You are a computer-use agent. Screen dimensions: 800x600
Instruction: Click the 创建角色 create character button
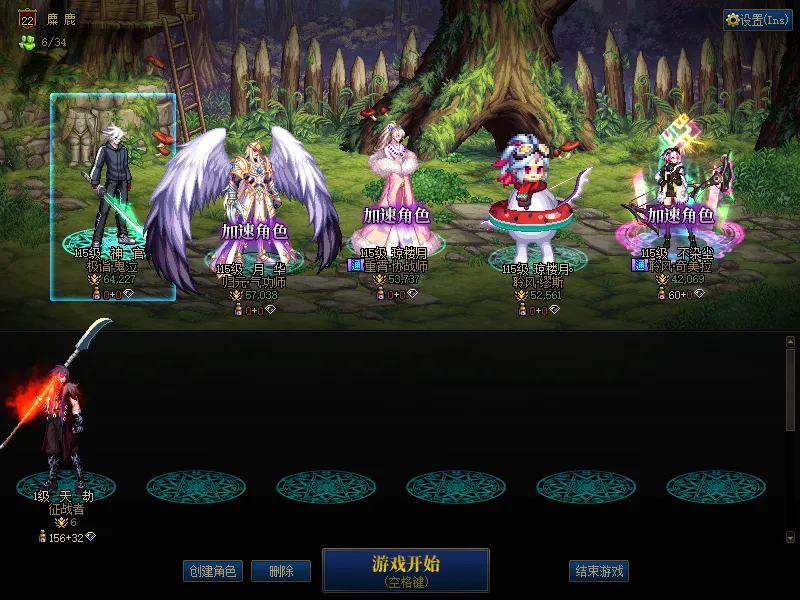[213, 571]
